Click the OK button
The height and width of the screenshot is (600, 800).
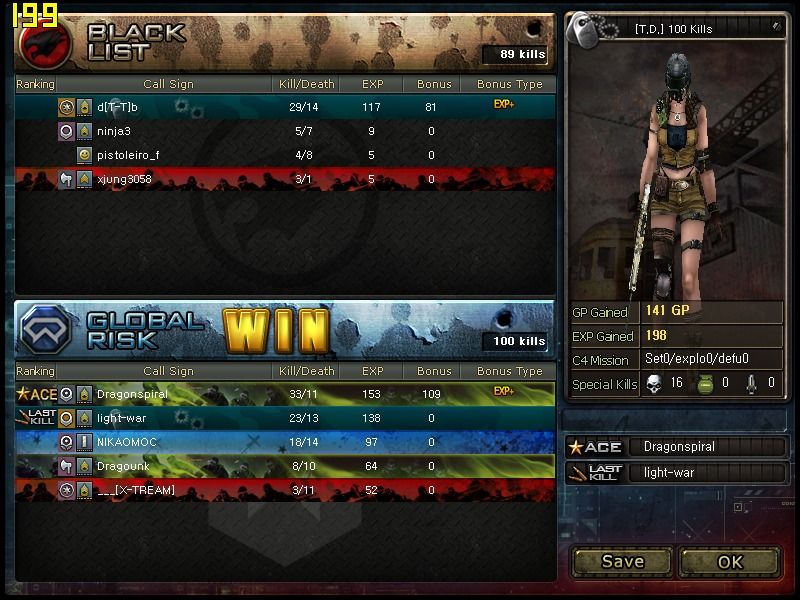point(729,562)
